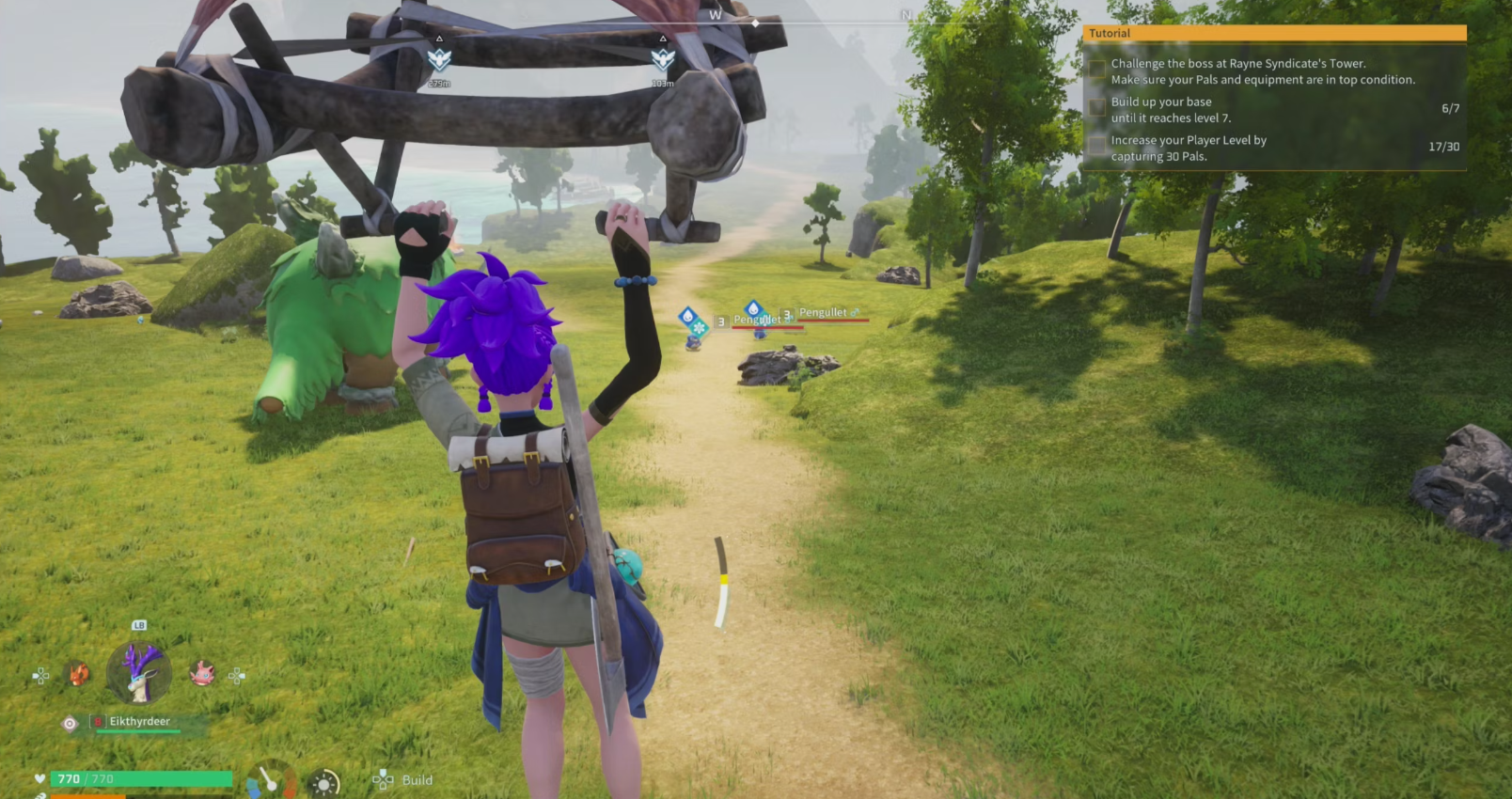
Task: Open the capture 30 Pals objective
Action: click(1189, 148)
